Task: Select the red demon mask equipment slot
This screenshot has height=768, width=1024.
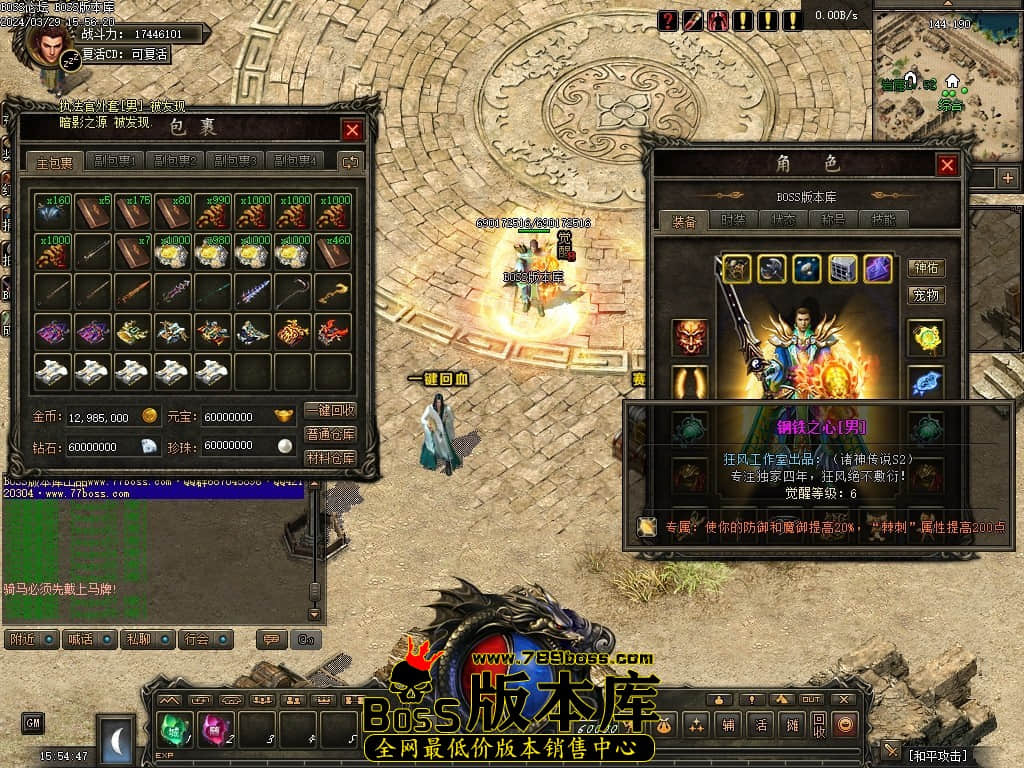Action: [690, 338]
